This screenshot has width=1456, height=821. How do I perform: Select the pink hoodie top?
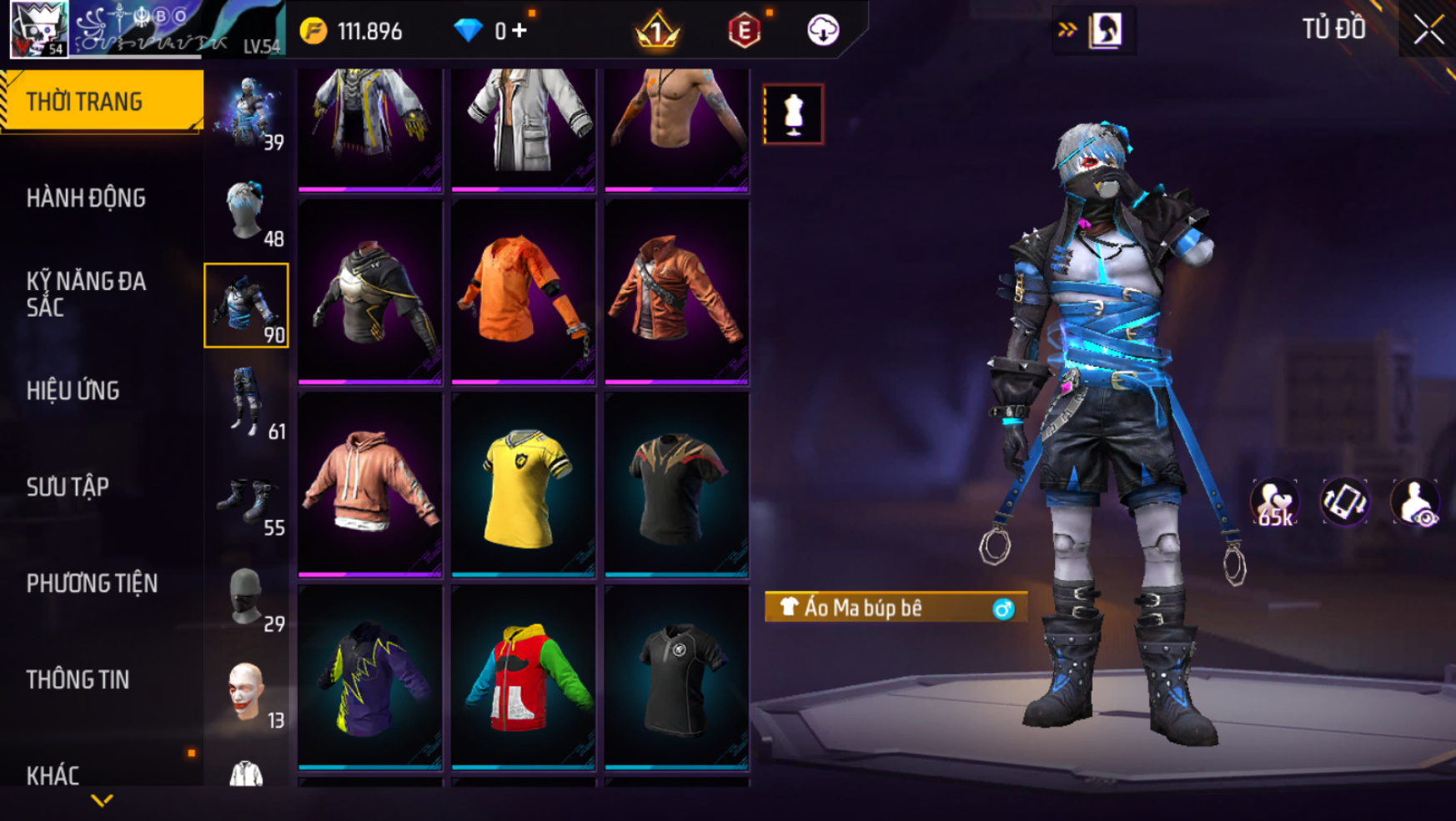(x=369, y=484)
